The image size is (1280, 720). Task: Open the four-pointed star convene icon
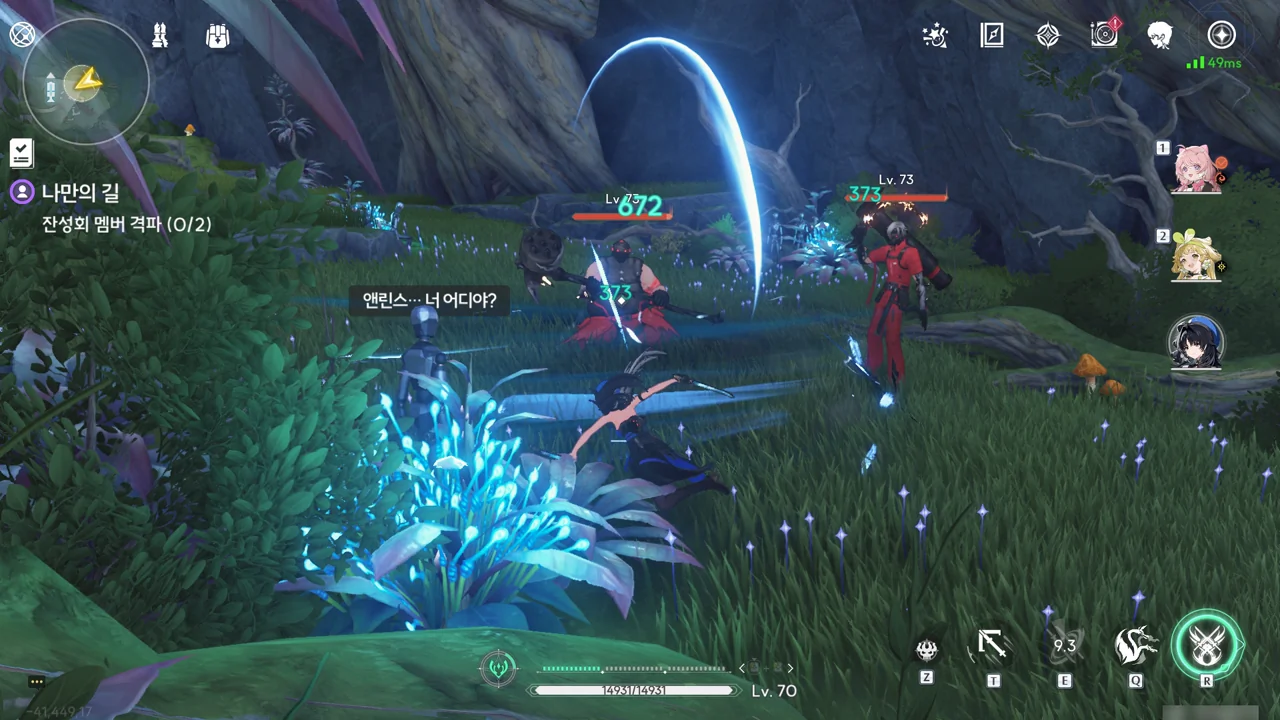point(1047,36)
